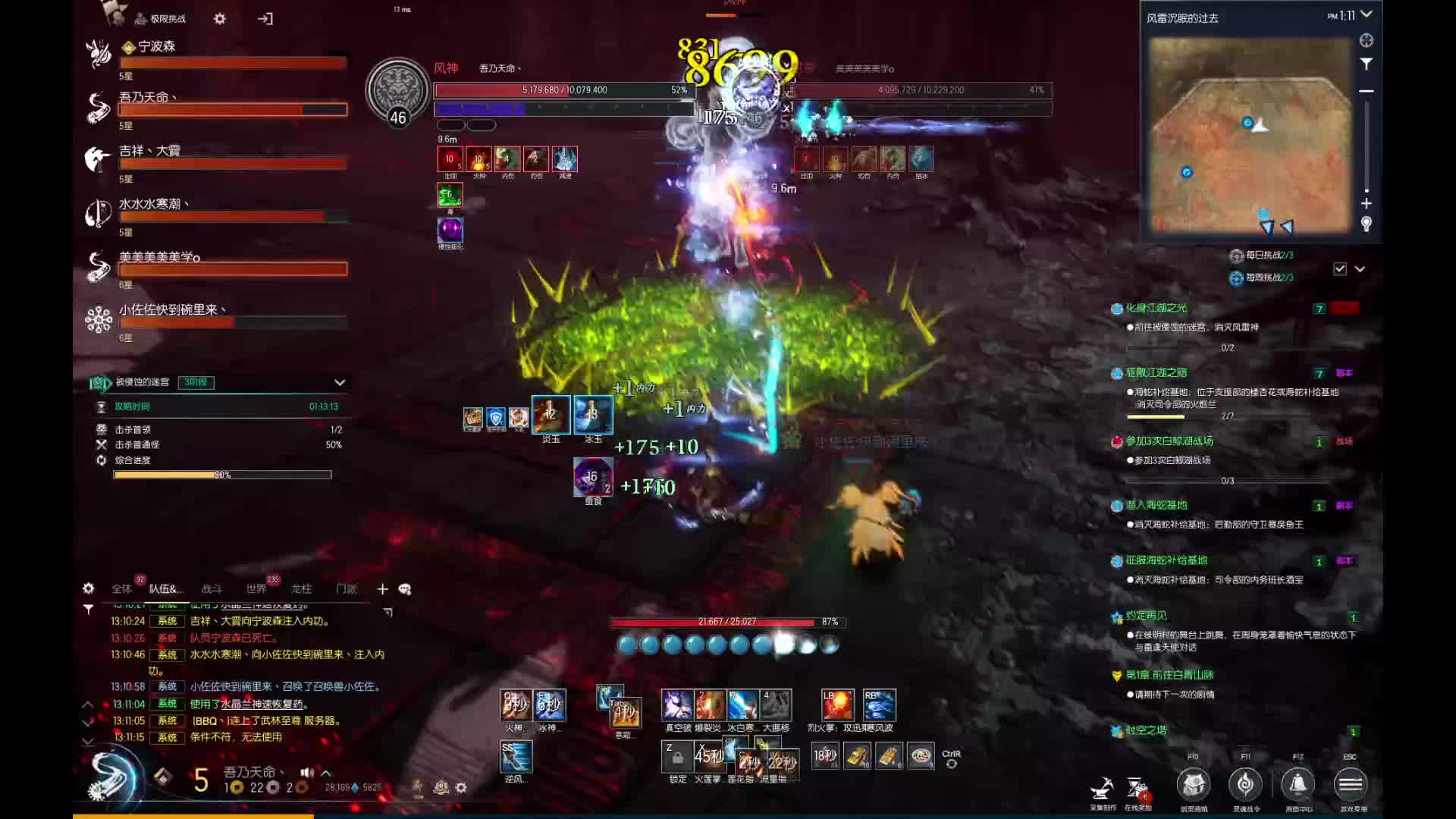Image resolution: width=1456 pixels, height=819 pixels.
Task: Open the chat settings gear
Action: (x=88, y=589)
